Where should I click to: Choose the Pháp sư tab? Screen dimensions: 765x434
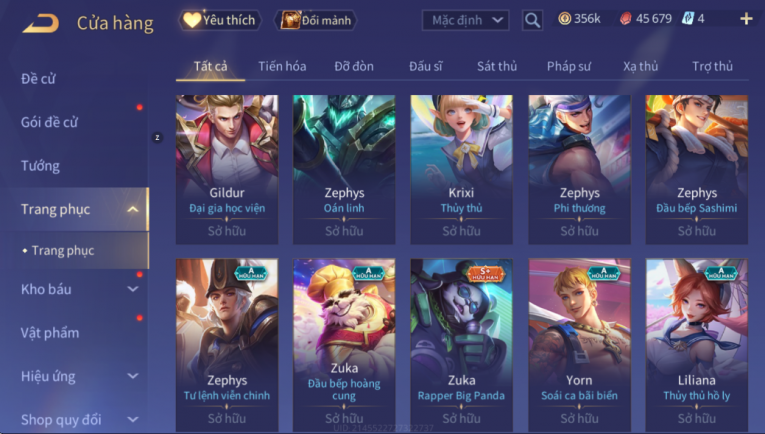coord(569,66)
